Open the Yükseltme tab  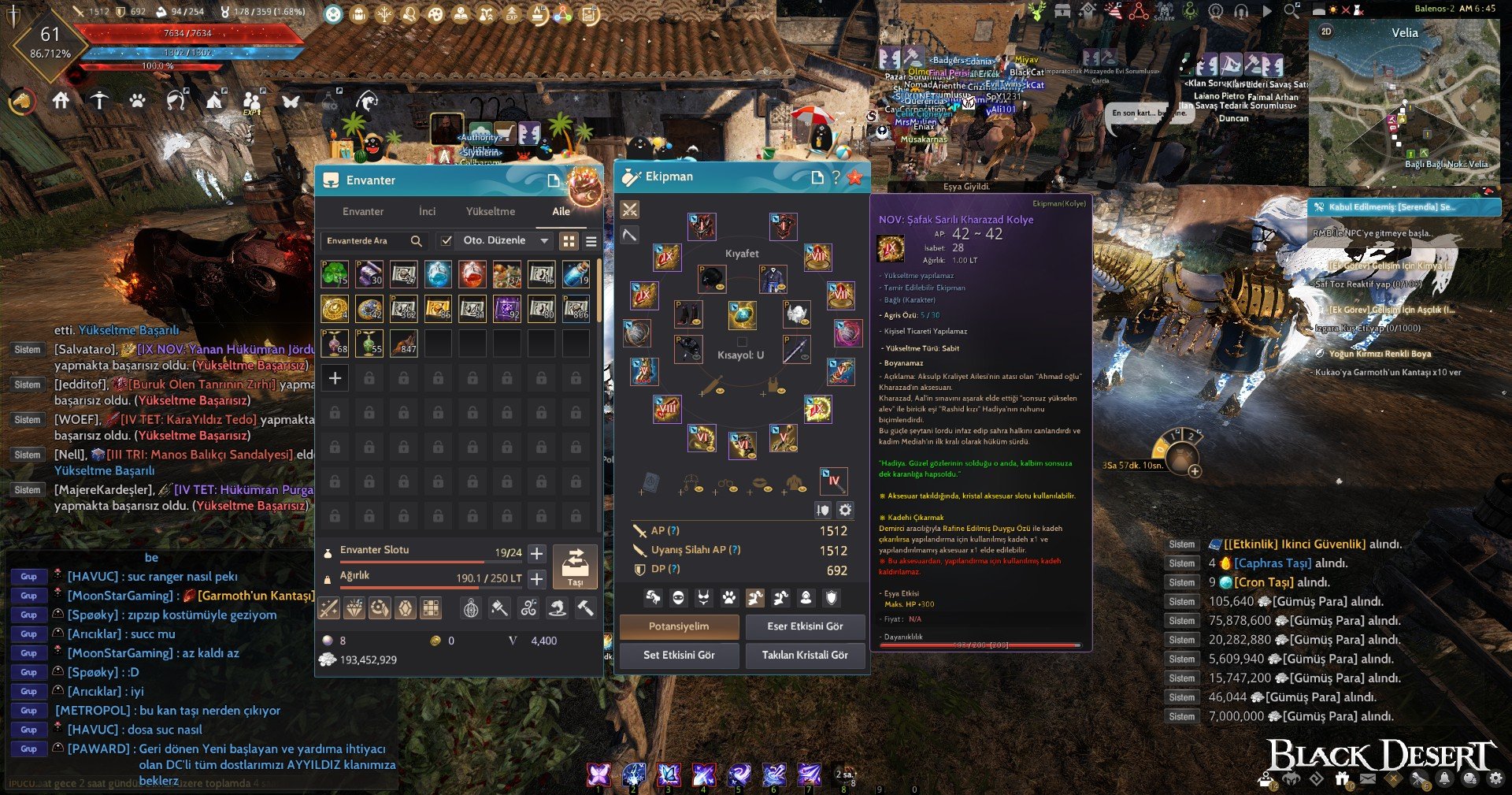(490, 211)
